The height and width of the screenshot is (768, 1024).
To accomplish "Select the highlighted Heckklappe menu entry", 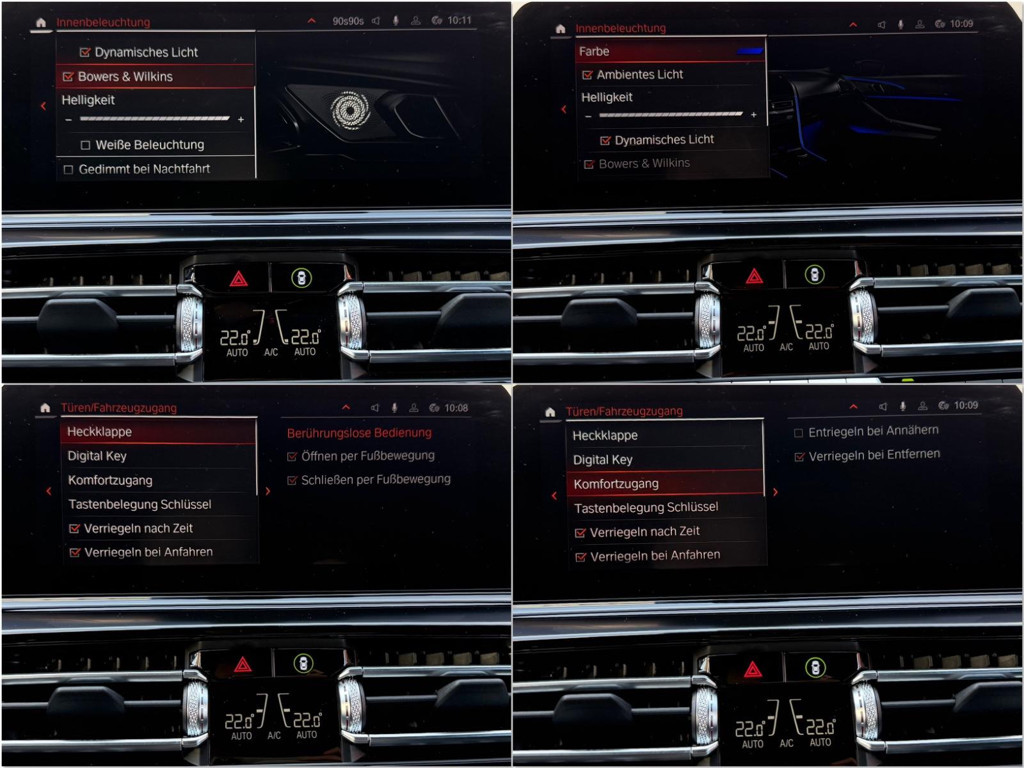I will [x=158, y=432].
